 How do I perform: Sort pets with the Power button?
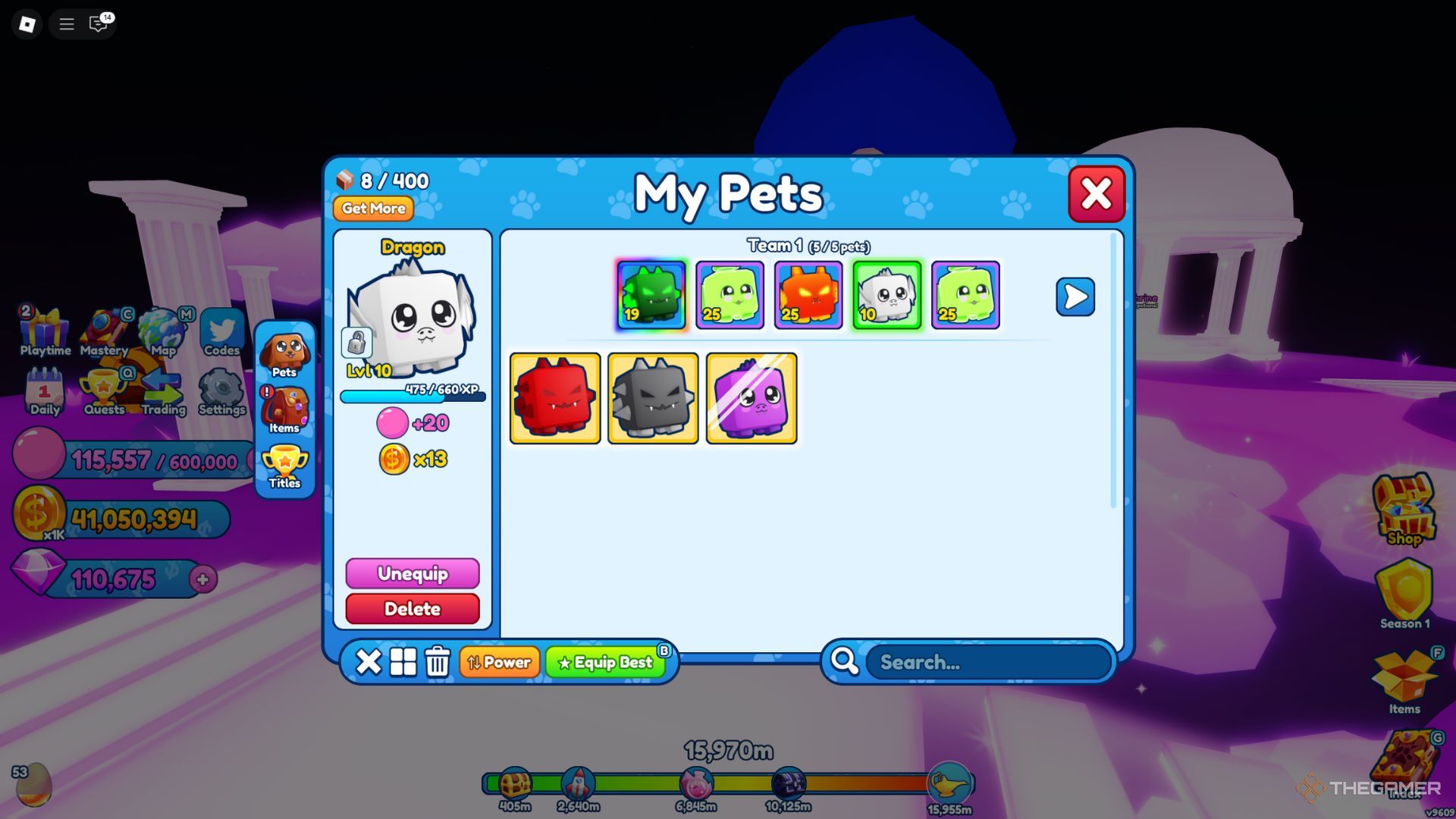tap(499, 663)
